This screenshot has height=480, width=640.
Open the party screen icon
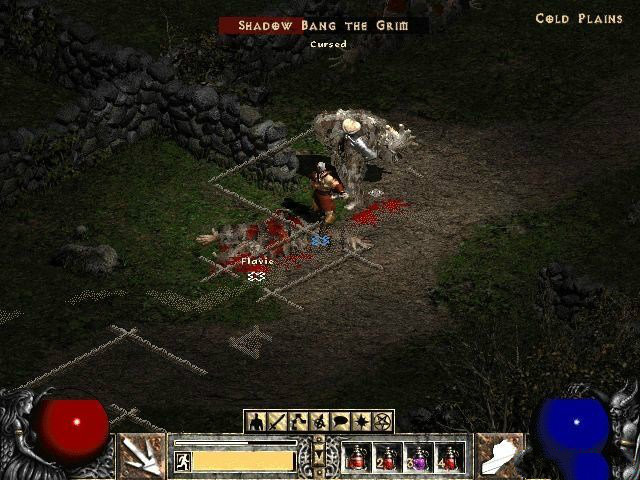click(x=318, y=421)
